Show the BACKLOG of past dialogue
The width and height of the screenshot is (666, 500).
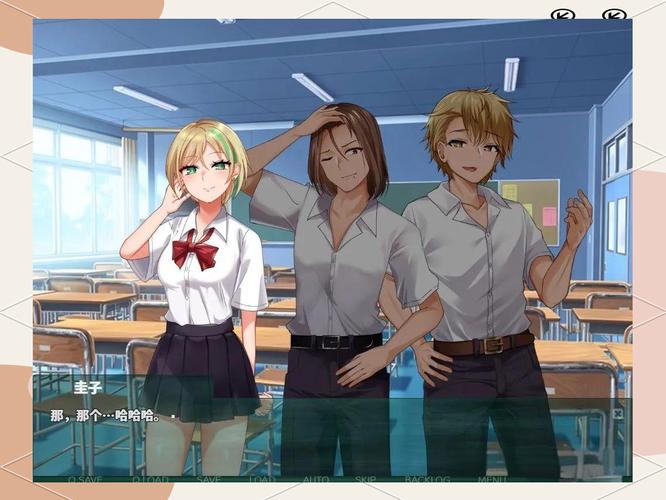pos(428,479)
